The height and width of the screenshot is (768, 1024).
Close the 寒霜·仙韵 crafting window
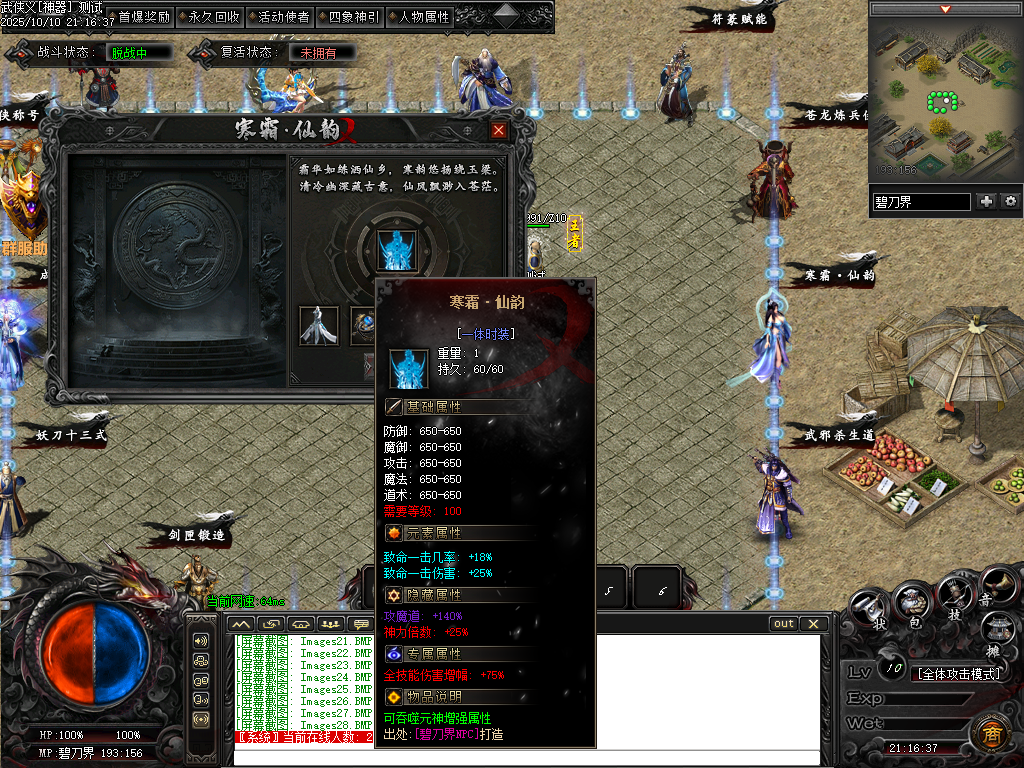coord(499,130)
